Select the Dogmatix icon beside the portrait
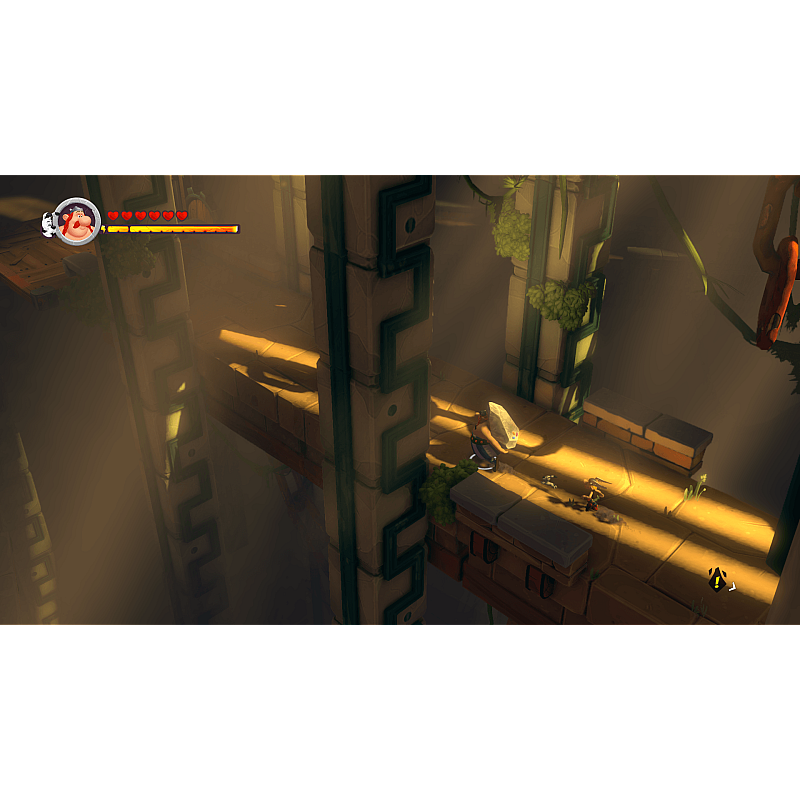The width and height of the screenshot is (800, 800). pos(48,224)
